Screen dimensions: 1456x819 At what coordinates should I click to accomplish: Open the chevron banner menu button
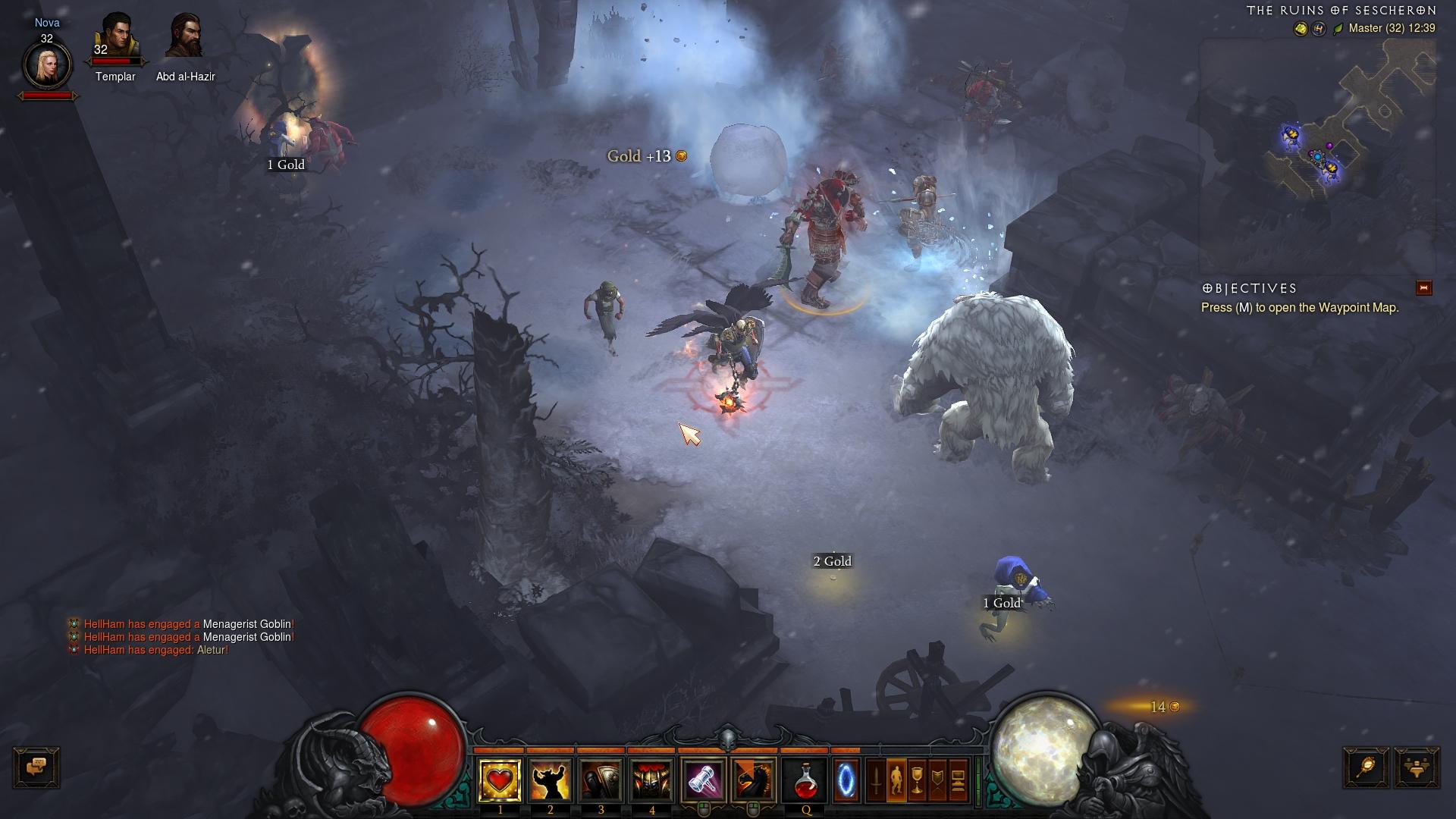pyautogui.click(x=937, y=780)
